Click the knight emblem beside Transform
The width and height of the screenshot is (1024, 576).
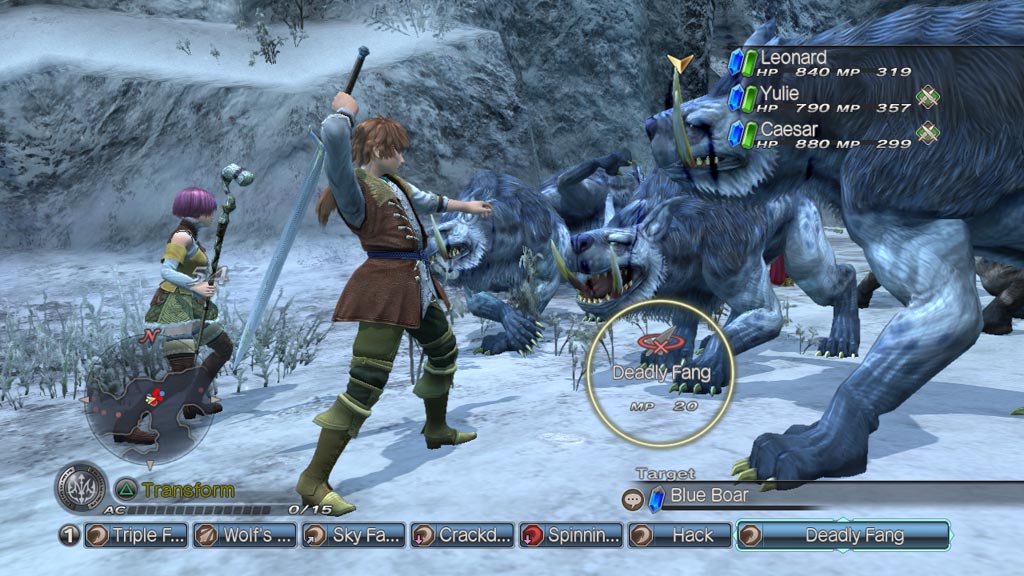click(81, 489)
